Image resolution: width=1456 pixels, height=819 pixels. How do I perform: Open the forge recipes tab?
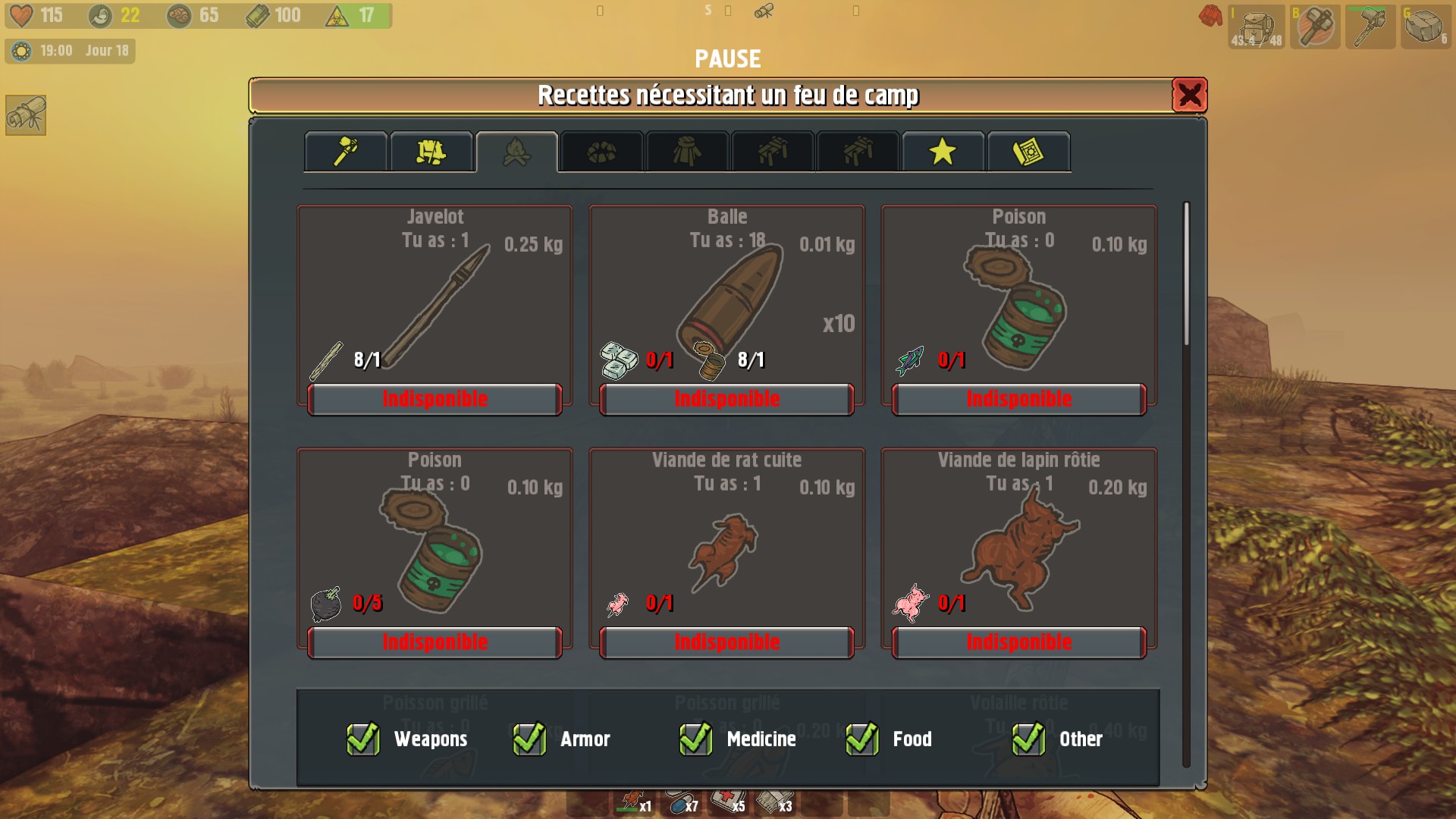(601, 151)
